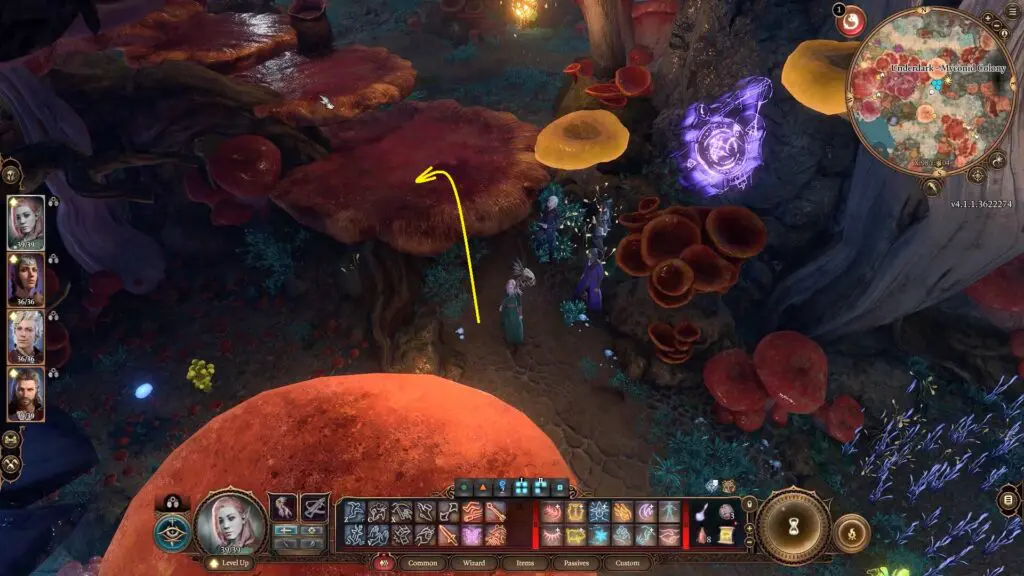Image resolution: width=1024 pixels, height=576 pixels.
Task: Click the red notification orb beside the minimap
Action: [851, 21]
